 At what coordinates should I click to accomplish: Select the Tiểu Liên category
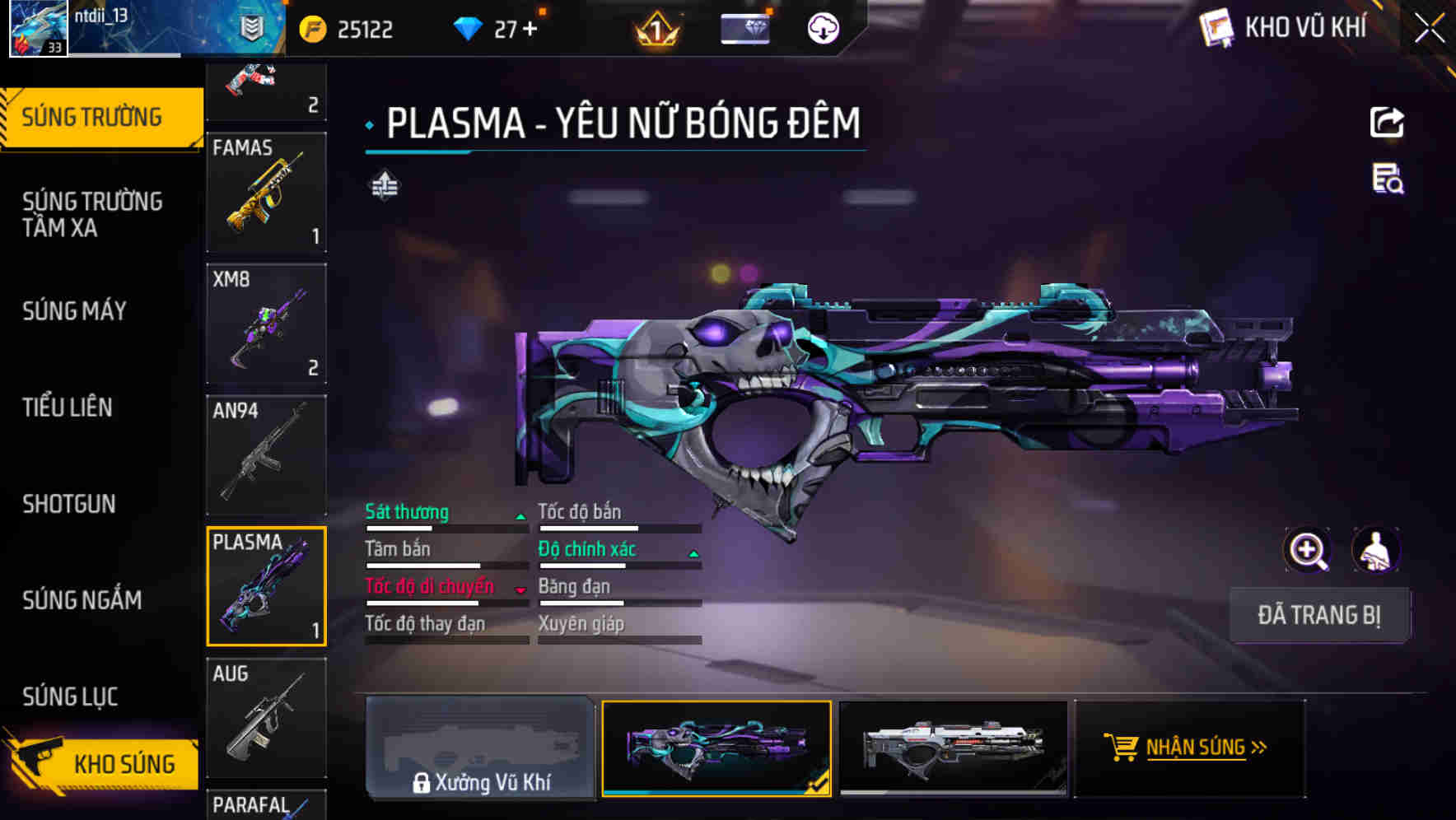tap(68, 408)
